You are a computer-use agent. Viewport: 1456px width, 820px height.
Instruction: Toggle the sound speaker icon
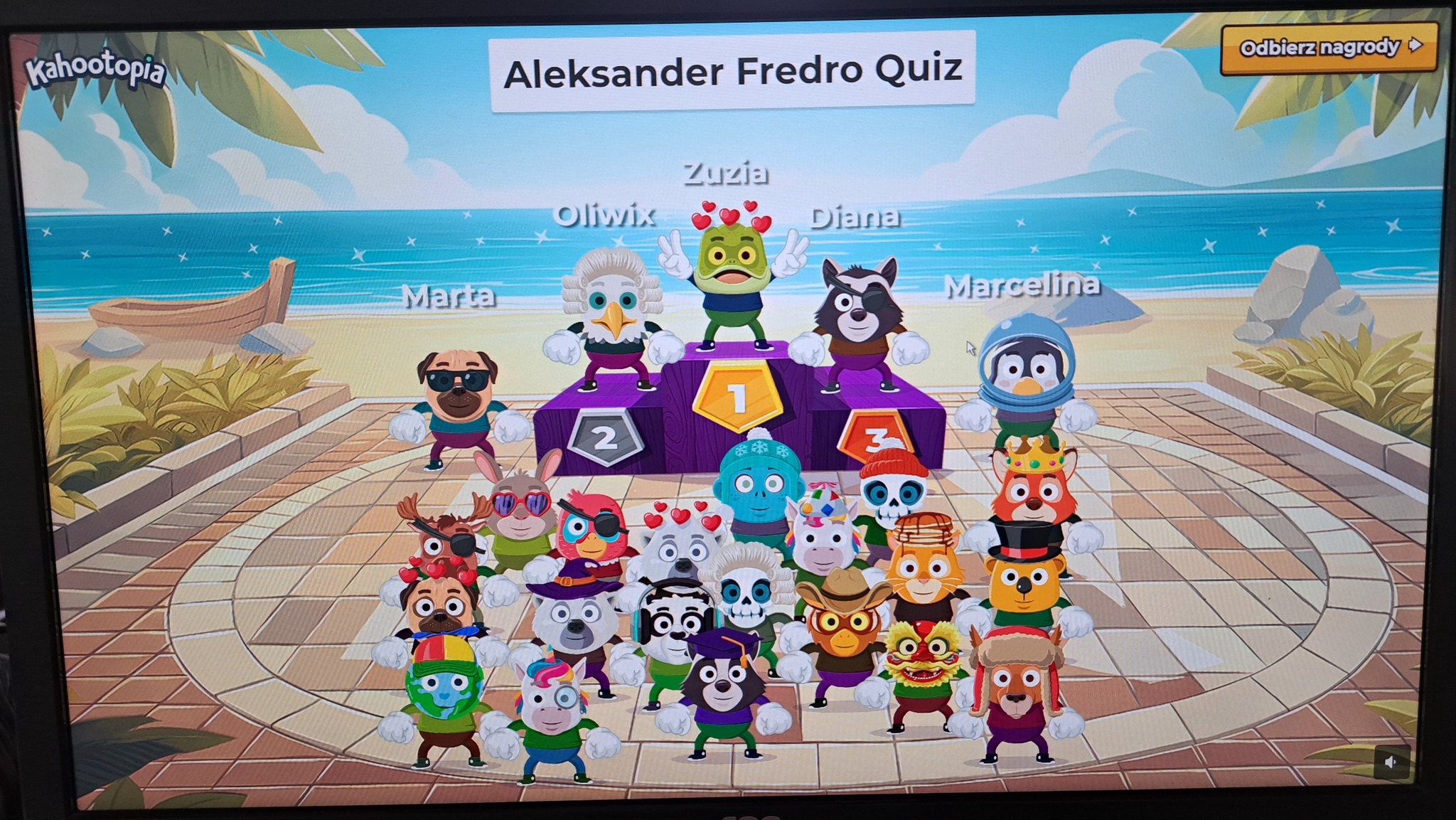[x=1391, y=762]
